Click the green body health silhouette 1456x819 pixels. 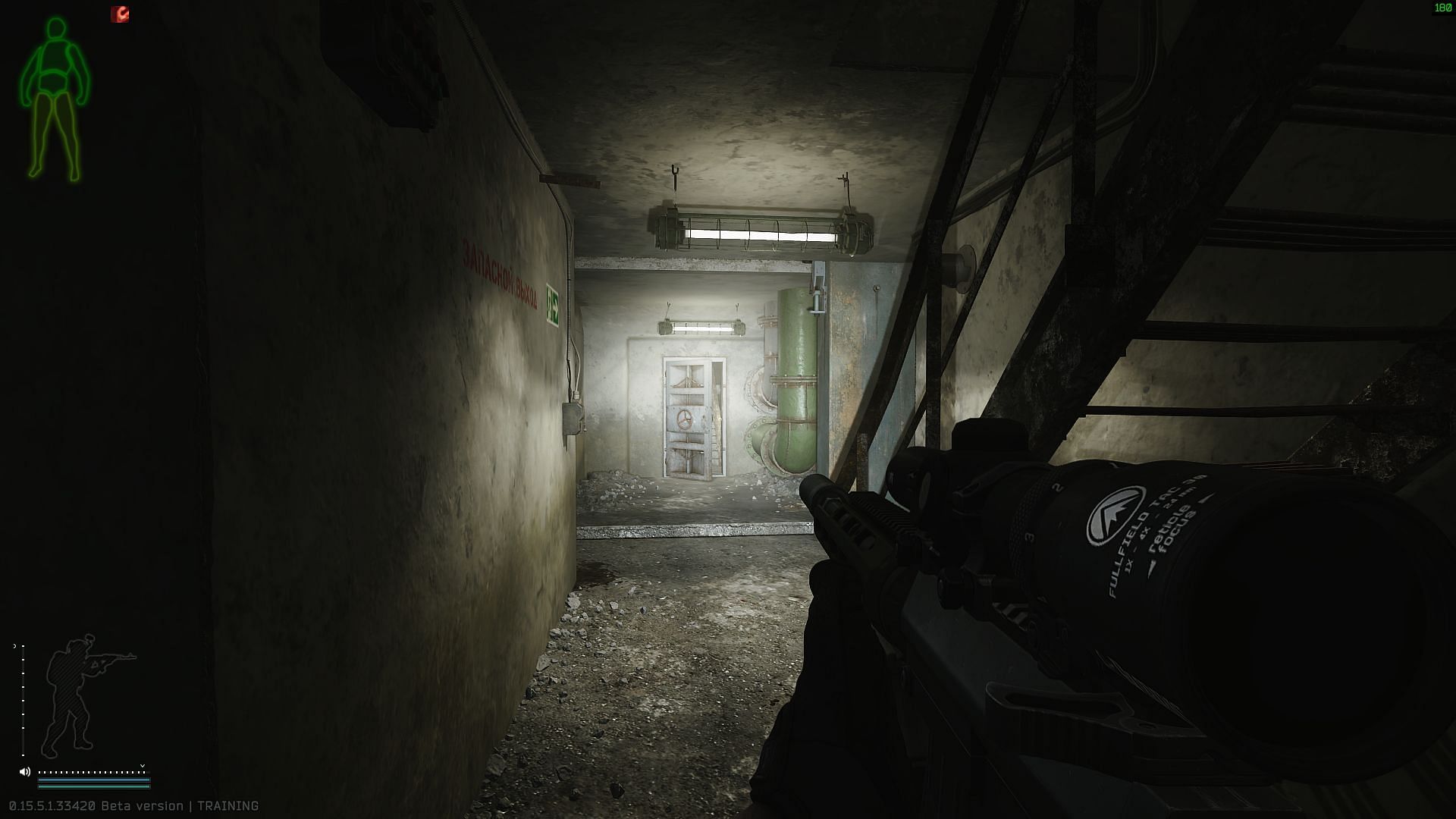[53, 99]
